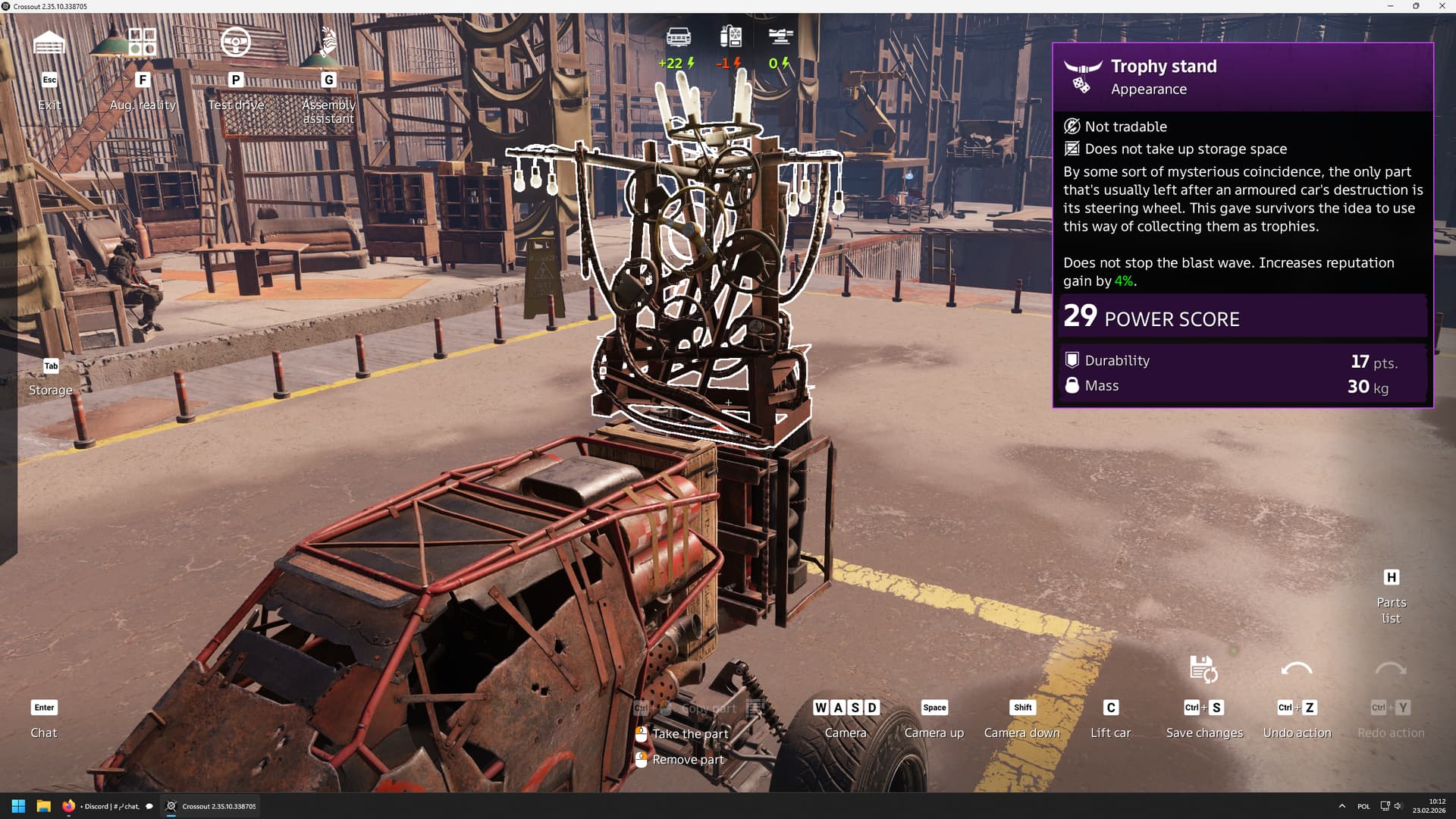This screenshot has width=1456, height=819.
Task: Start a Test drive
Action: click(235, 42)
